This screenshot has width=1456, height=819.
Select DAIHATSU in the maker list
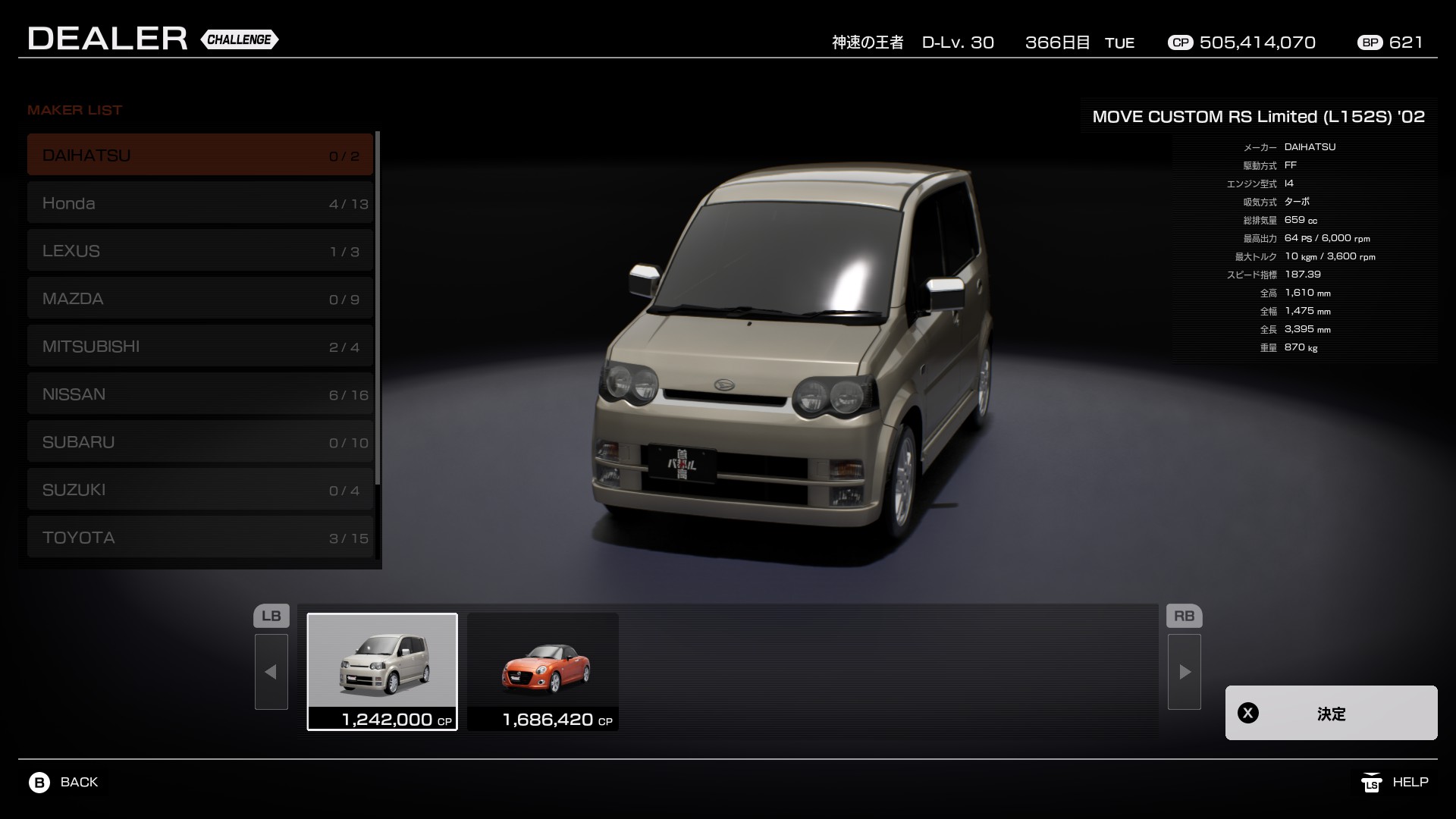point(200,155)
